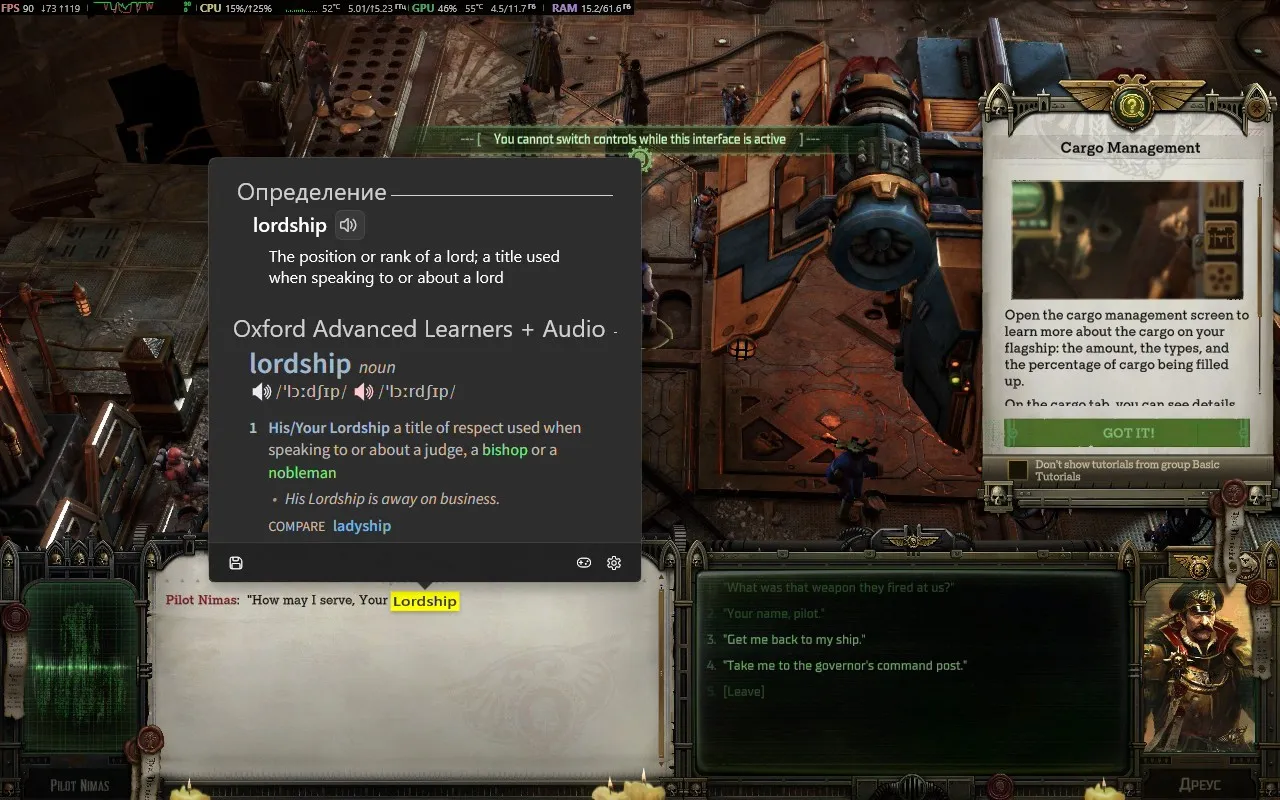Open the 'ladyship' comparison link
The width and height of the screenshot is (1280, 800).
pyautogui.click(x=362, y=525)
